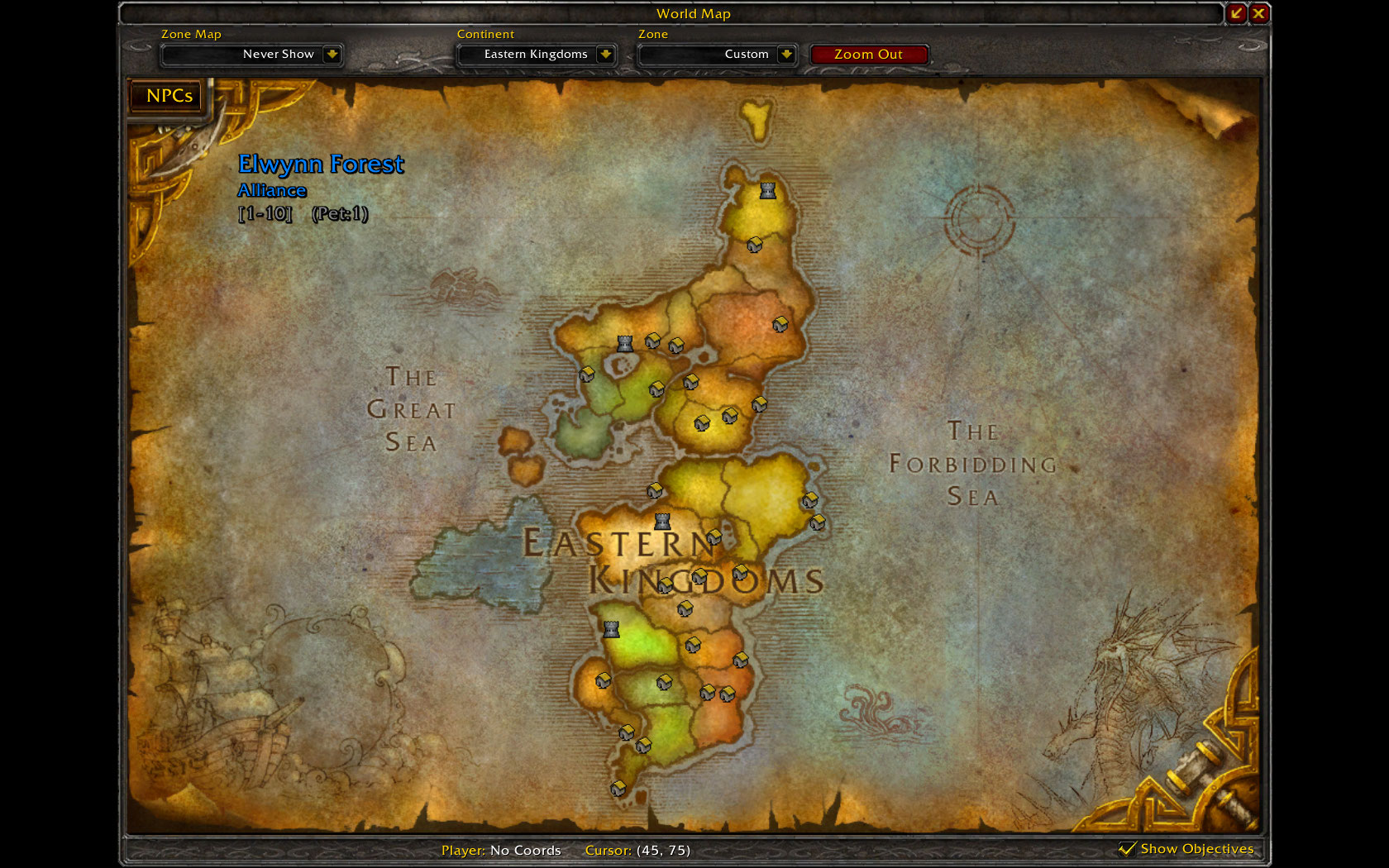
Task: Minimize the World Map with the arrow button
Action: tap(1236, 13)
